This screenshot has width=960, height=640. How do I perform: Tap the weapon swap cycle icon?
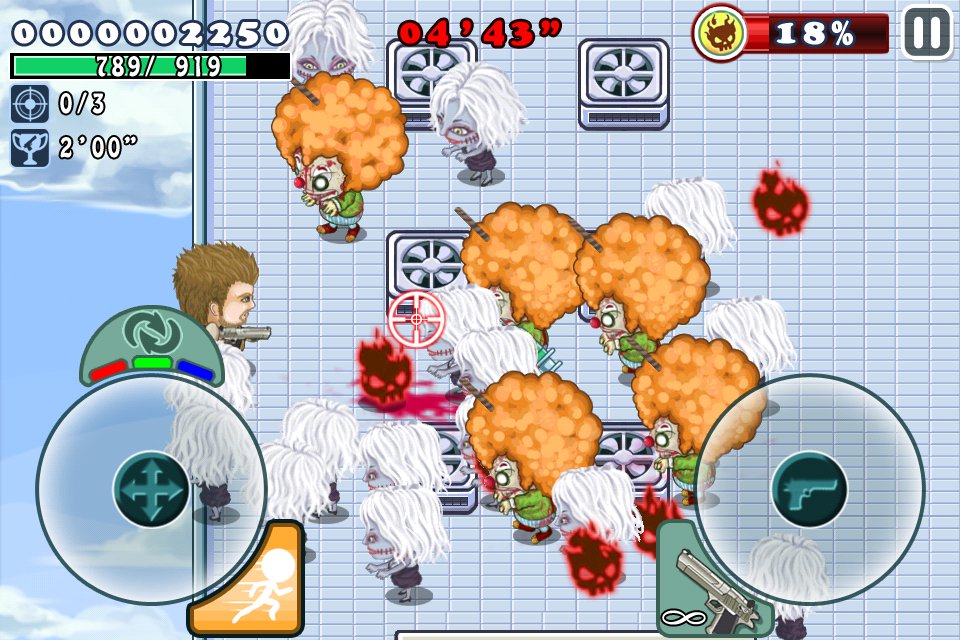pyautogui.click(x=150, y=332)
